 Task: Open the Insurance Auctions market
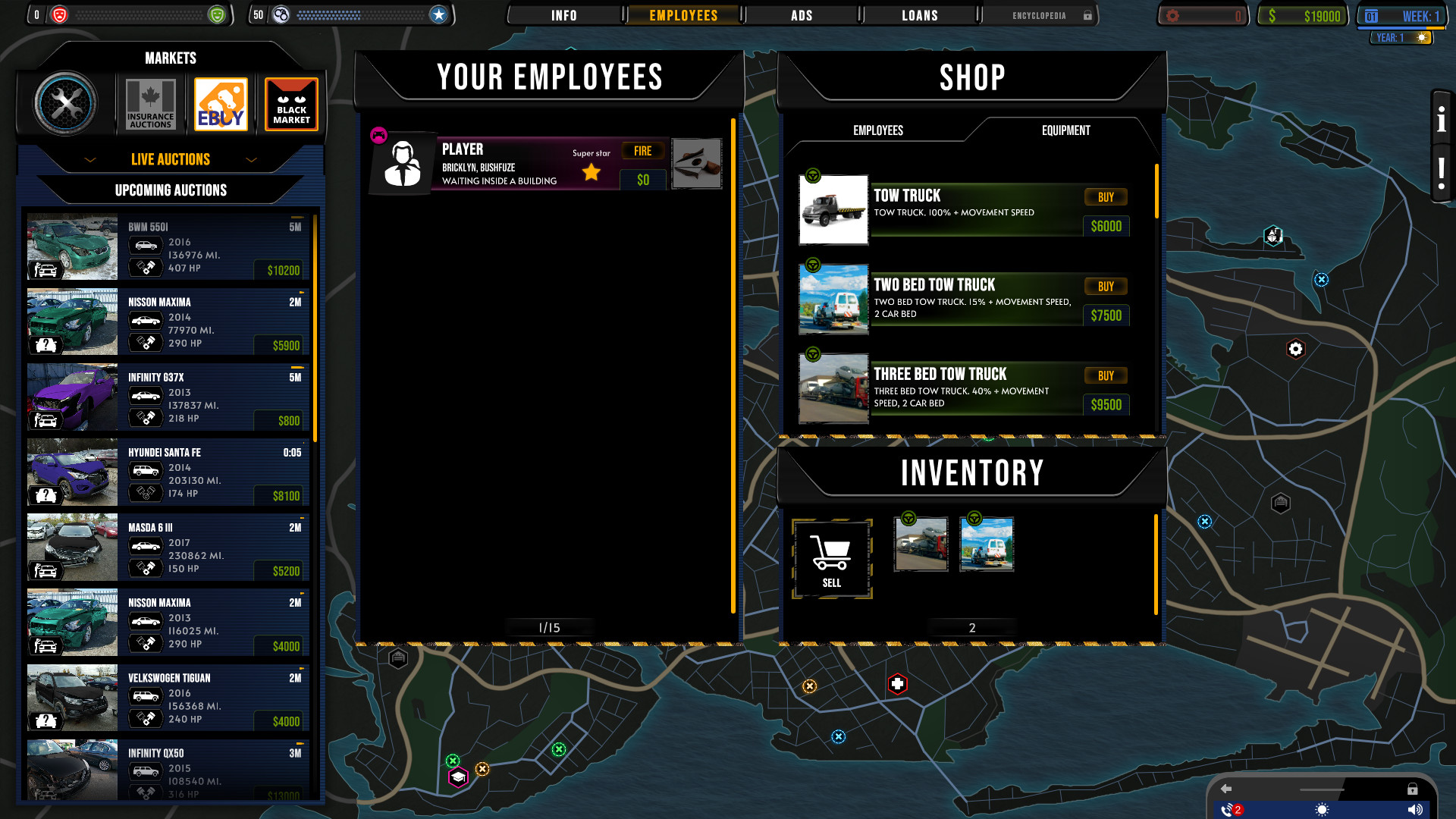[149, 103]
